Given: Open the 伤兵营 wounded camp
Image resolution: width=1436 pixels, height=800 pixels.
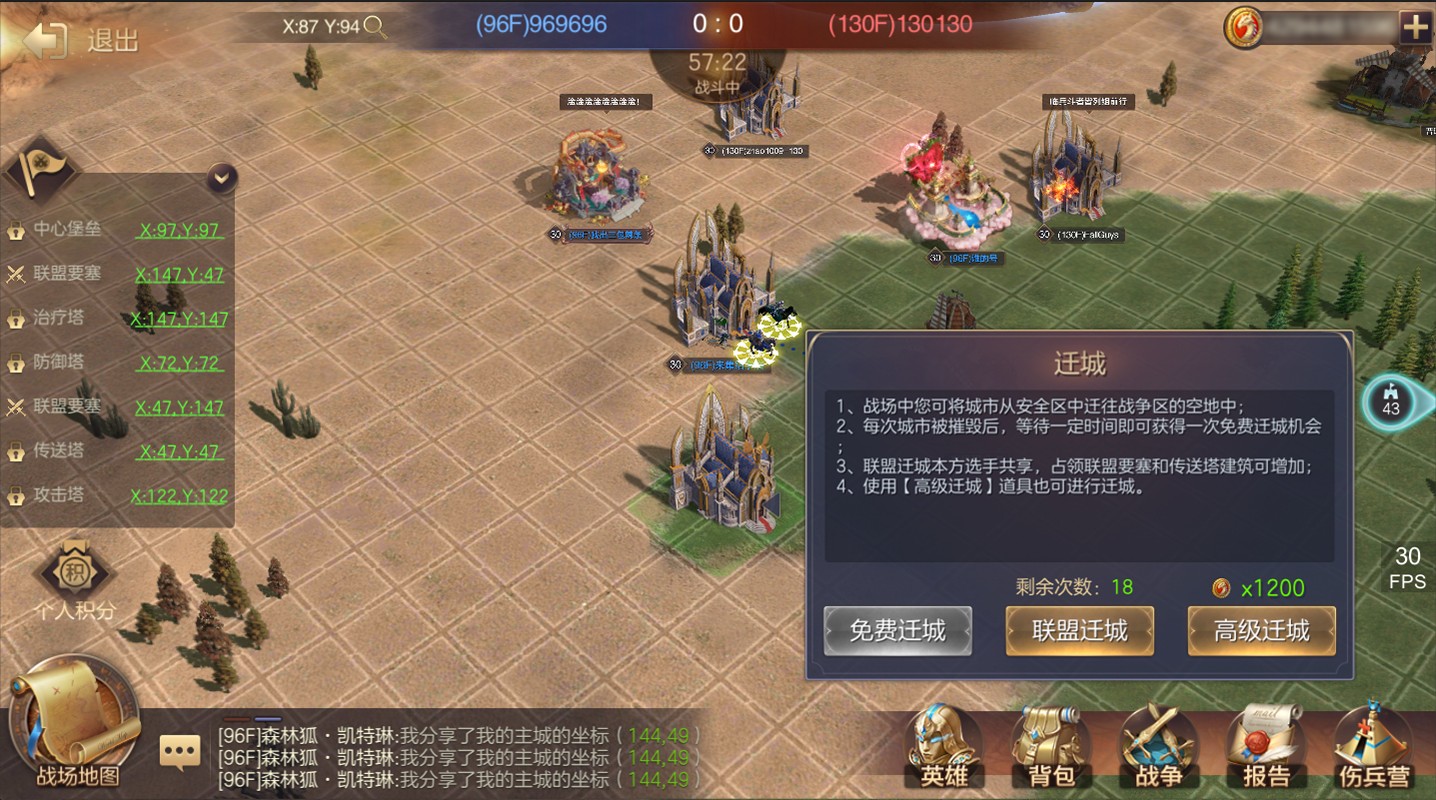Looking at the screenshot, I should click(x=1374, y=747).
